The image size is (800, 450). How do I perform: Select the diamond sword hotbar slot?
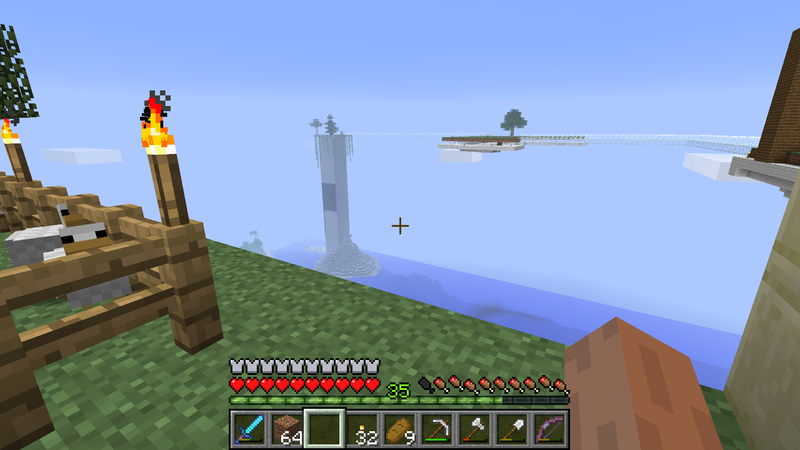(249, 429)
